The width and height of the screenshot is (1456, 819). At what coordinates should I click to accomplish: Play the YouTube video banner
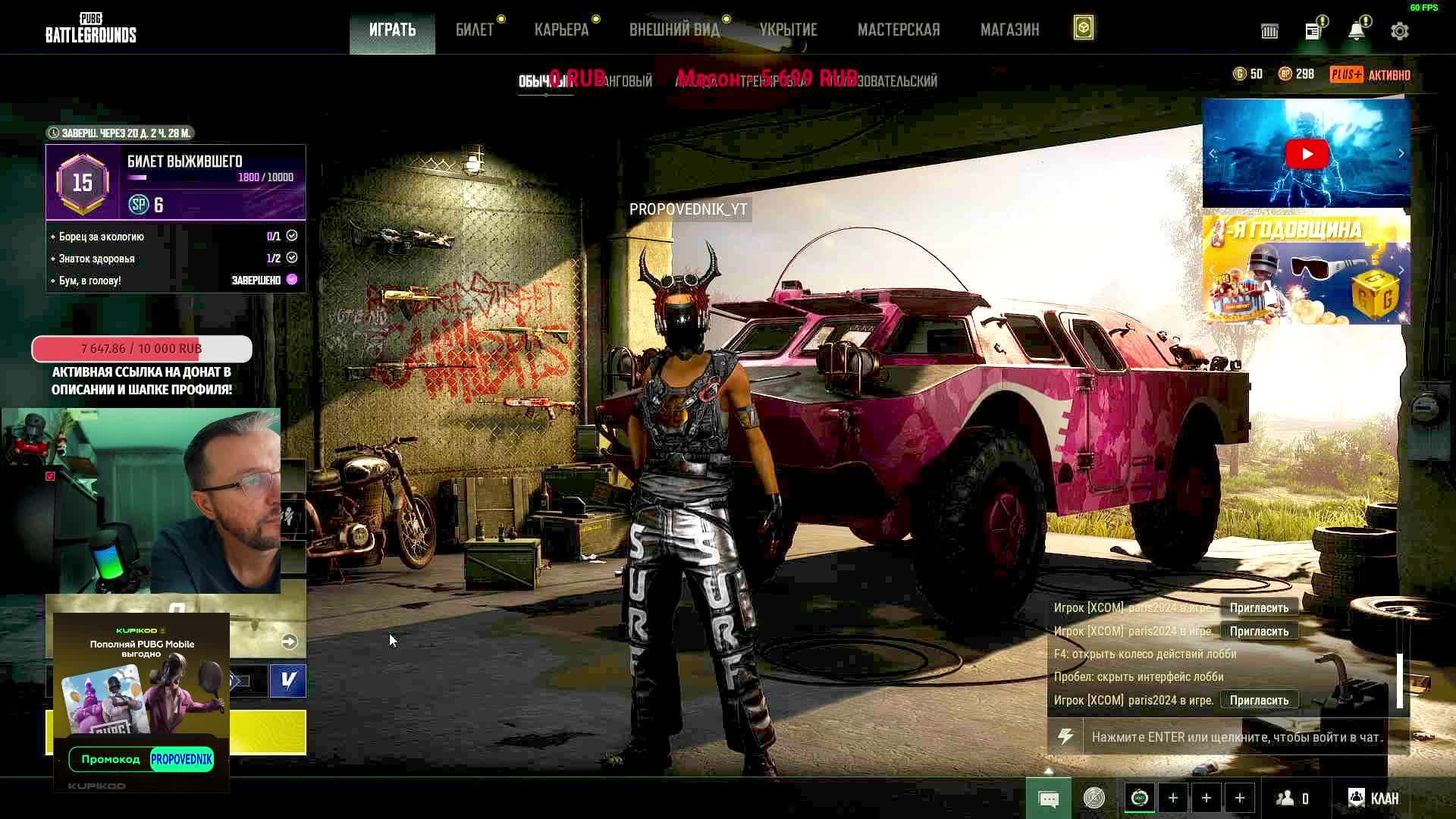(x=1307, y=154)
